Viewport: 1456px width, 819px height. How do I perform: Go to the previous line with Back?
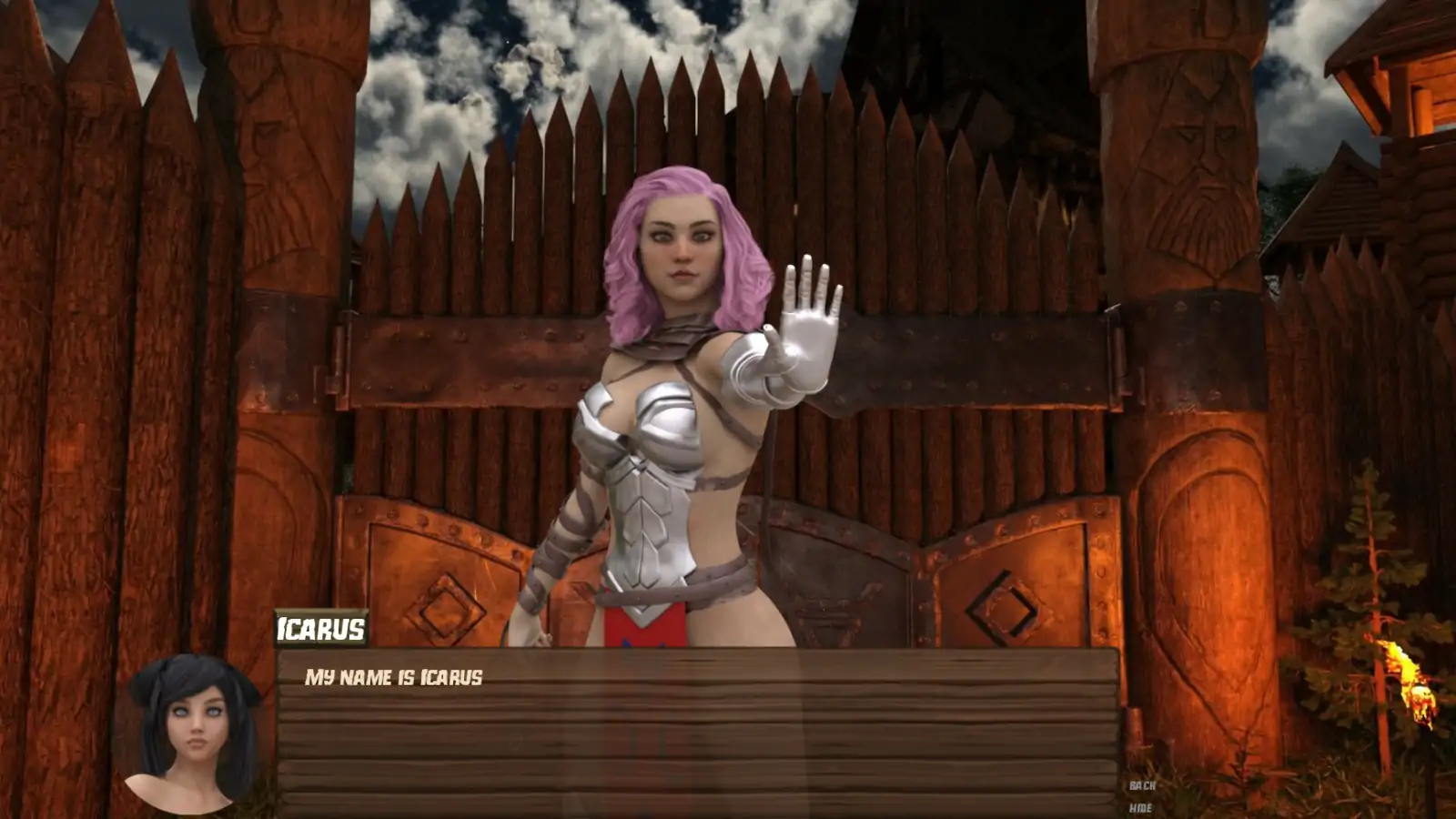pyautogui.click(x=1142, y=785)
